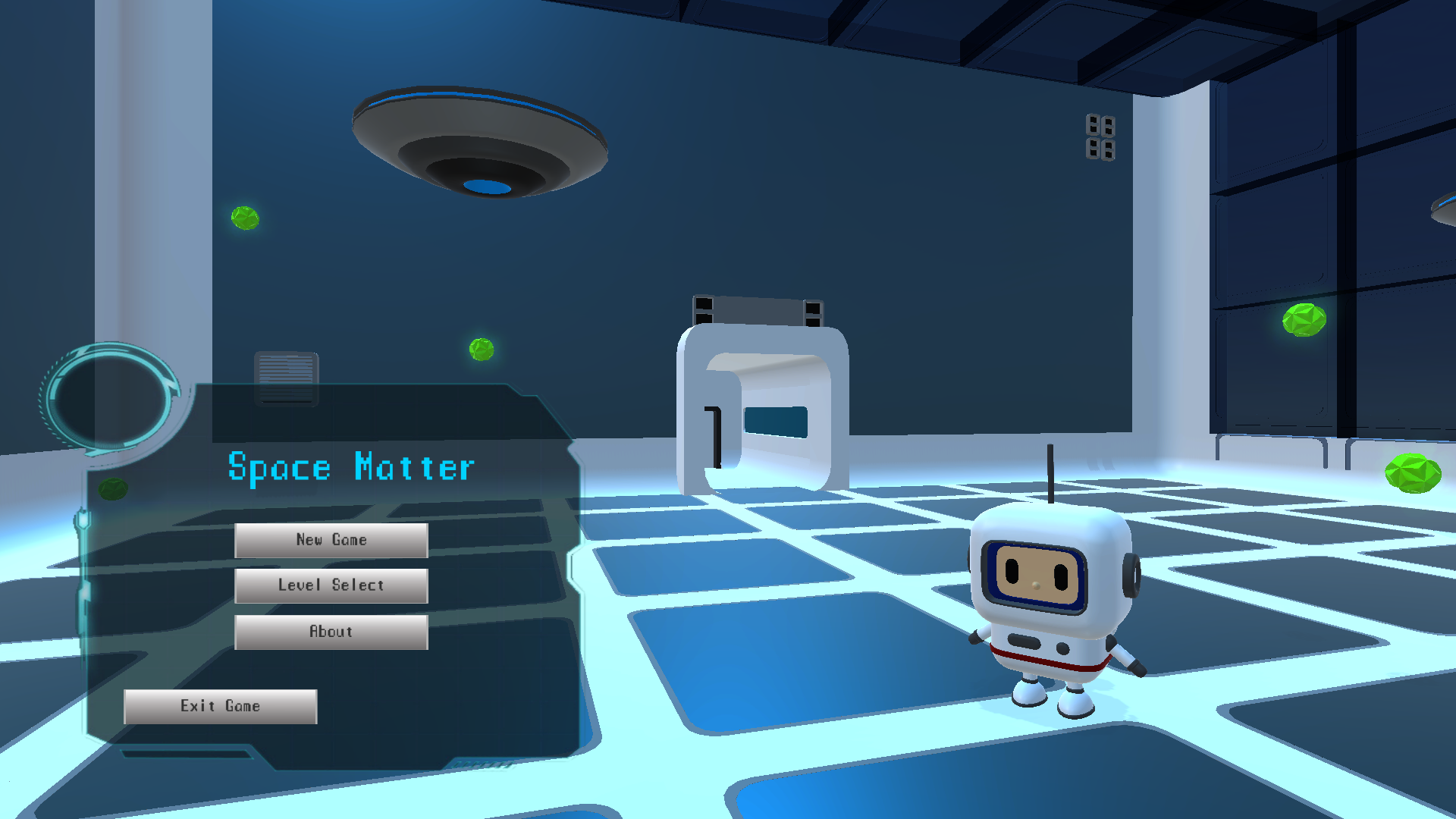Viewport: 1456px width, 819px height.
Task: Open the Level Select menu
Action: 331,585
